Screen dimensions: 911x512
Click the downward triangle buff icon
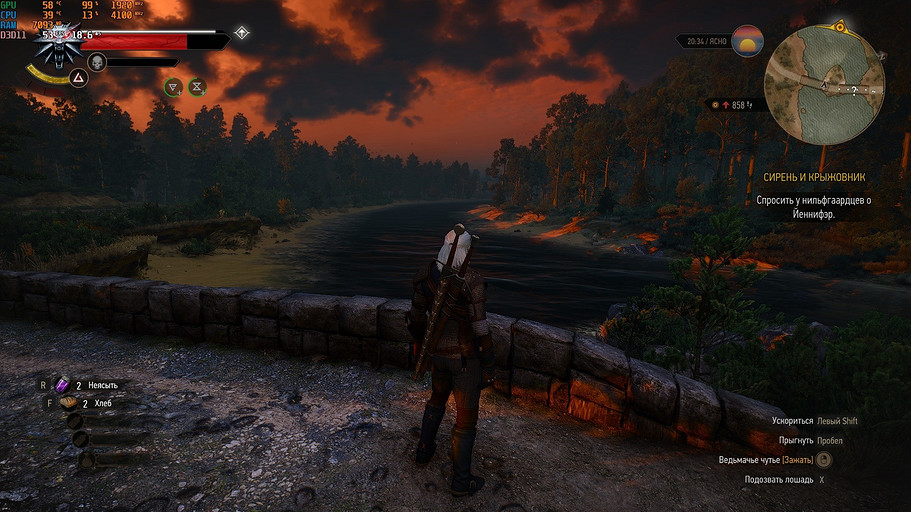173,87
